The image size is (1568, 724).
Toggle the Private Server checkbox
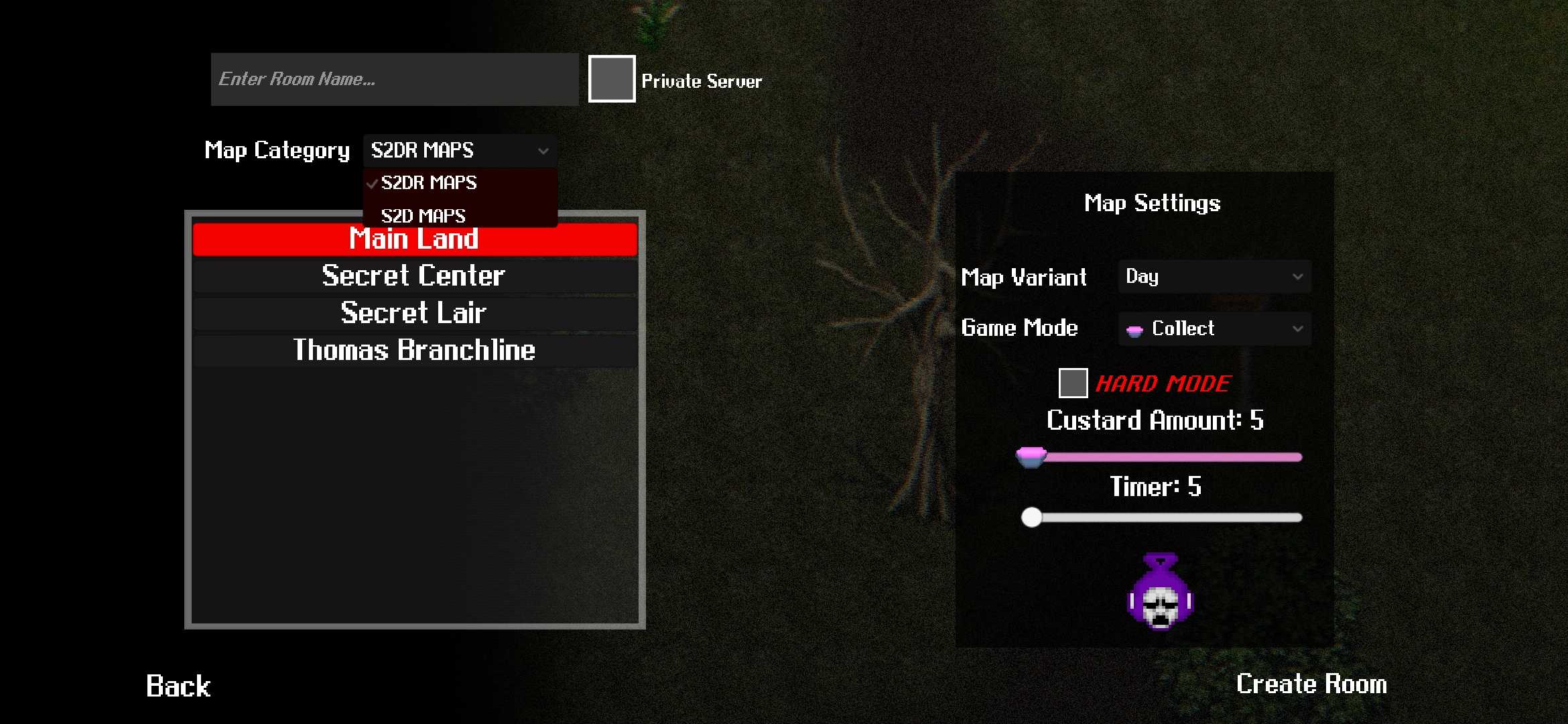(x=611, y=79)
